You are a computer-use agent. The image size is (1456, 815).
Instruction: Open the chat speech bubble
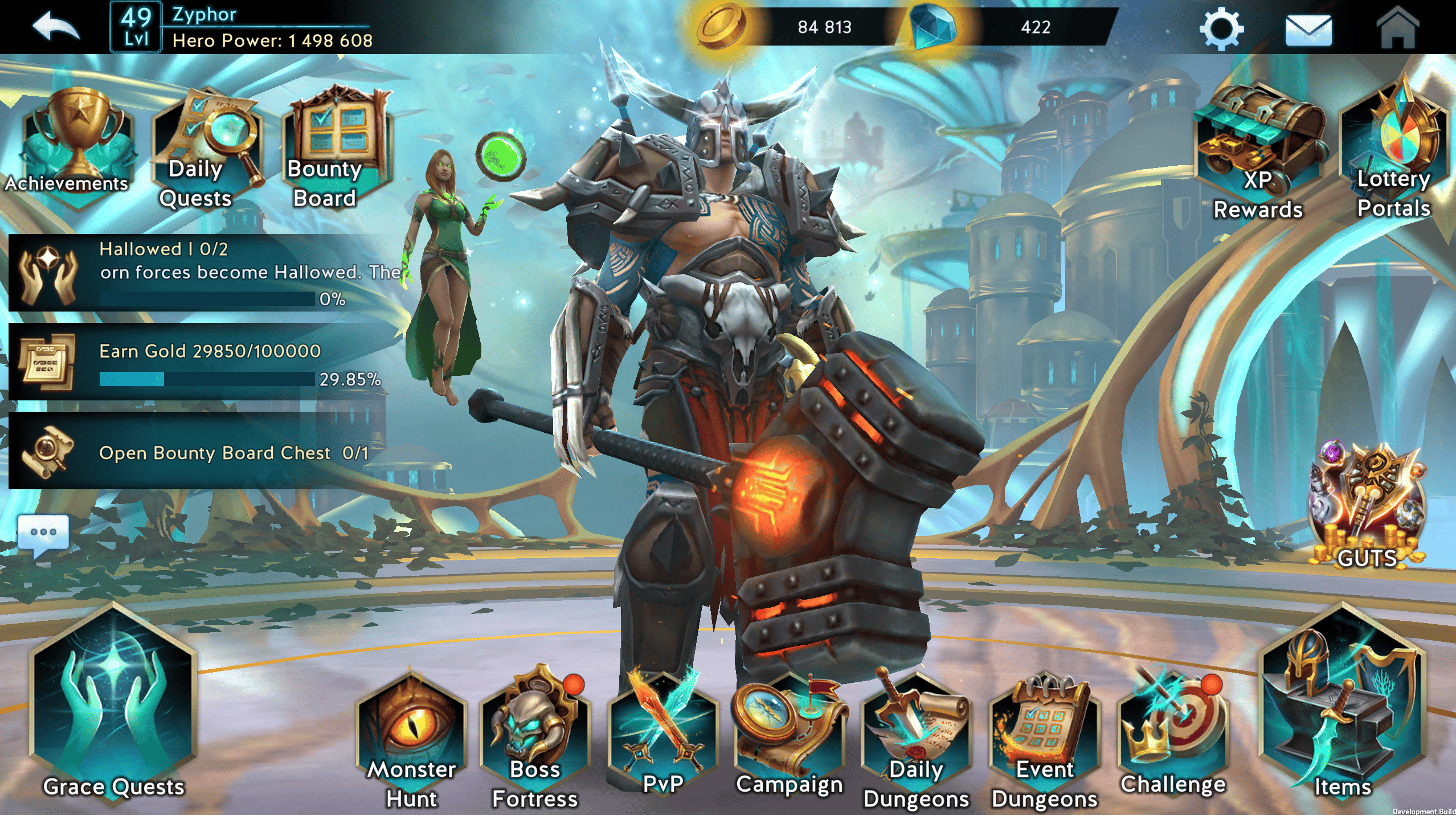point(44,534)
